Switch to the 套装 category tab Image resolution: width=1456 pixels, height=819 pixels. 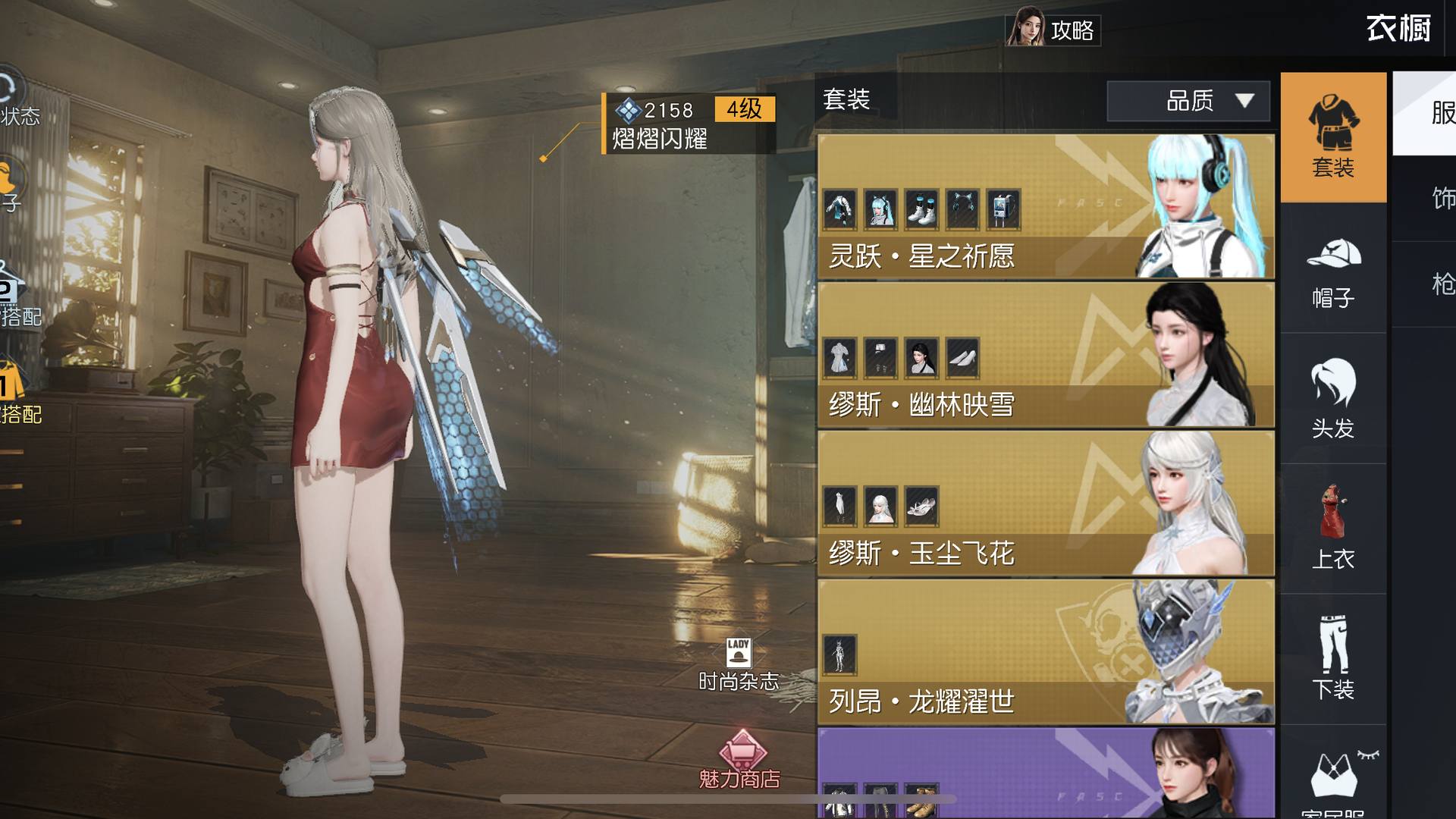pos(1333,138)
